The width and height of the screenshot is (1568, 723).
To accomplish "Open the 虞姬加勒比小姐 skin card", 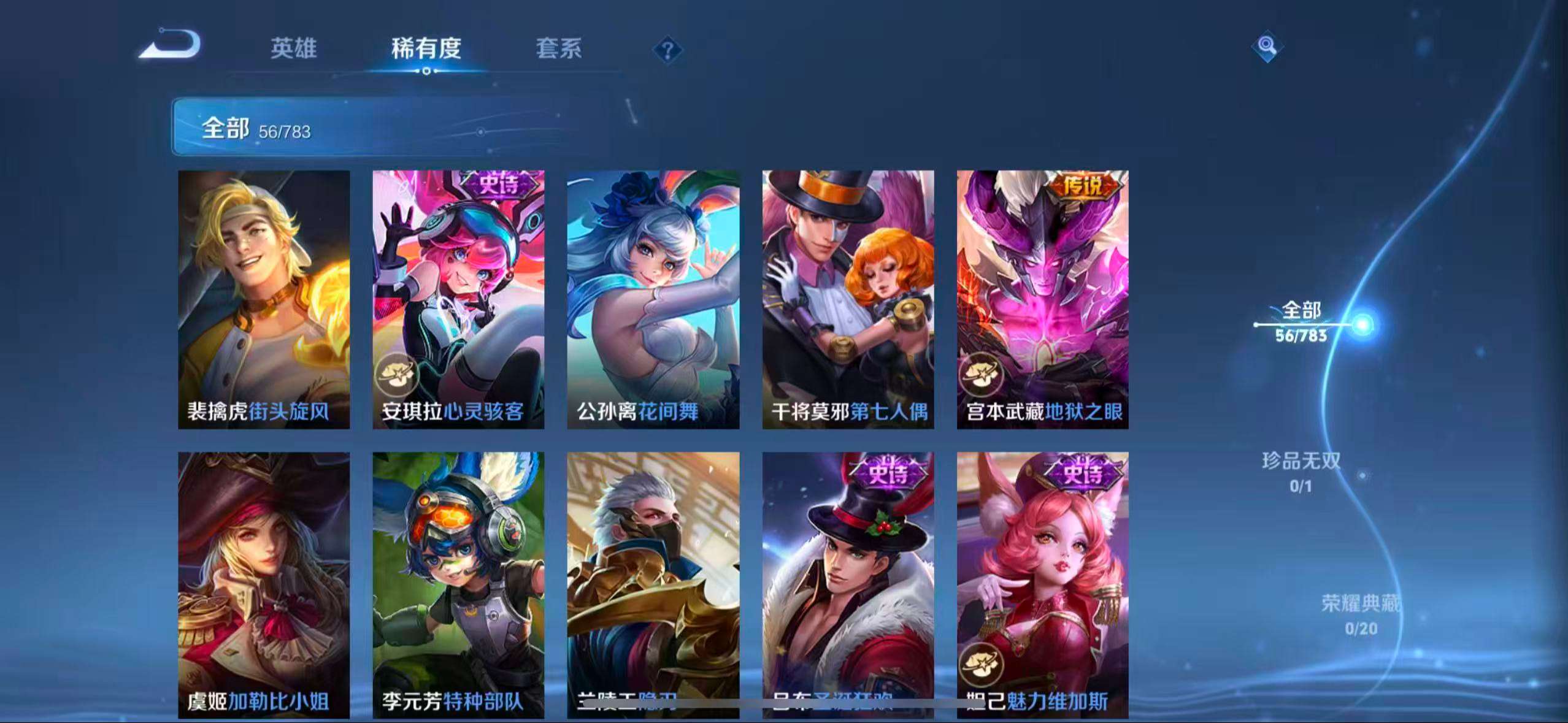I will (264, 583).
